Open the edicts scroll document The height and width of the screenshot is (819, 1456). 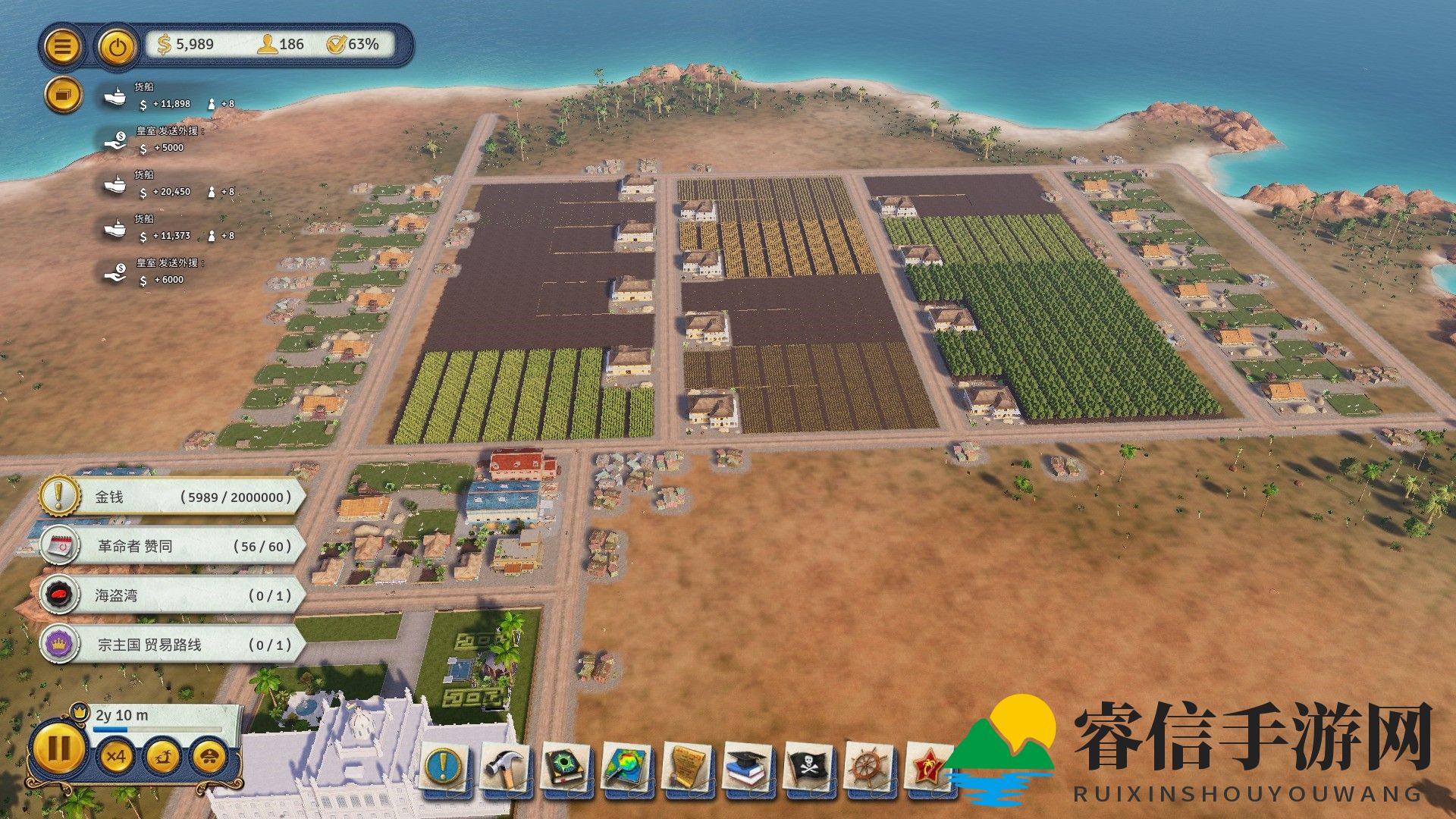point(688,767)
